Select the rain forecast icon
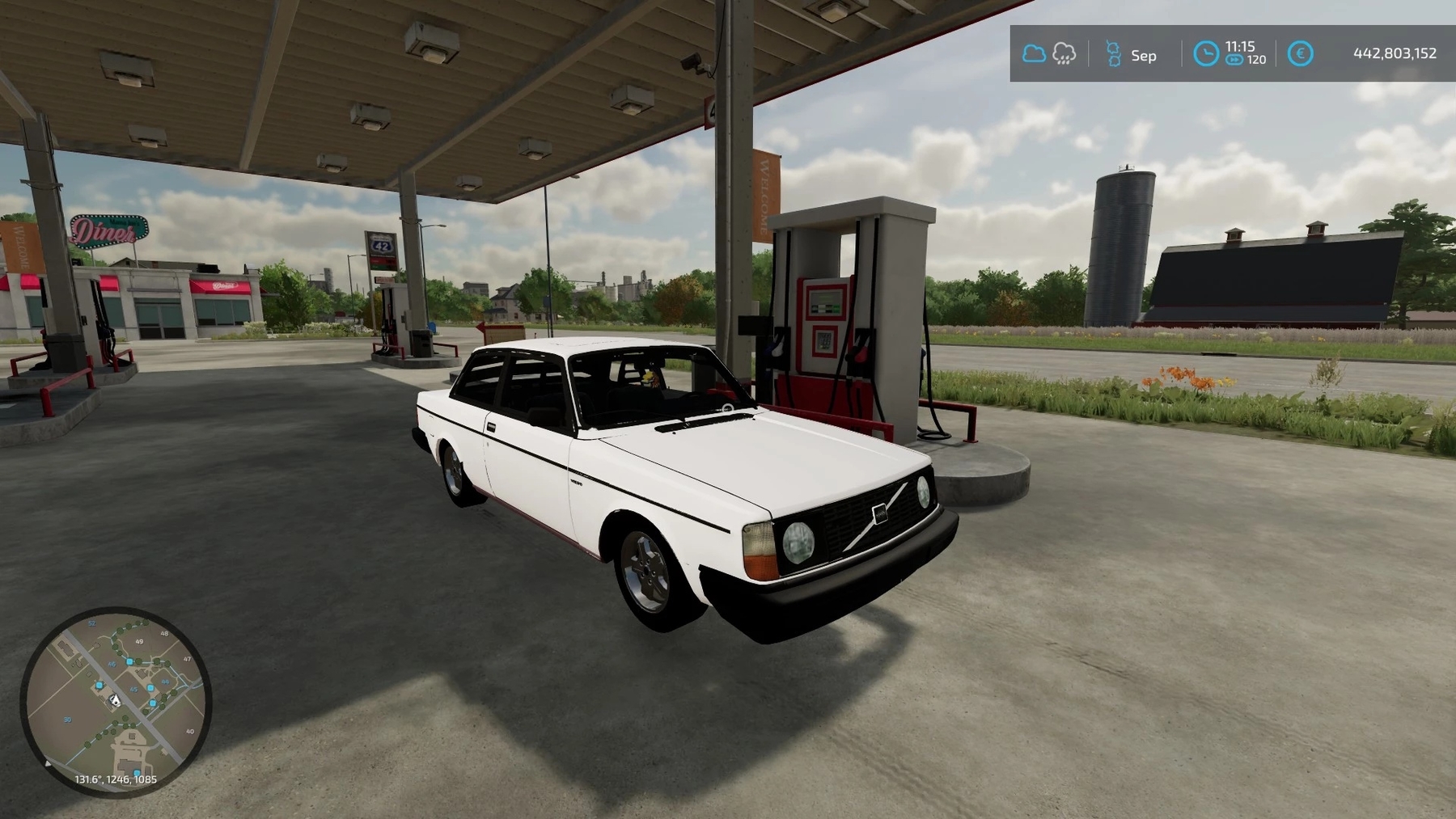 (1064, 54)
